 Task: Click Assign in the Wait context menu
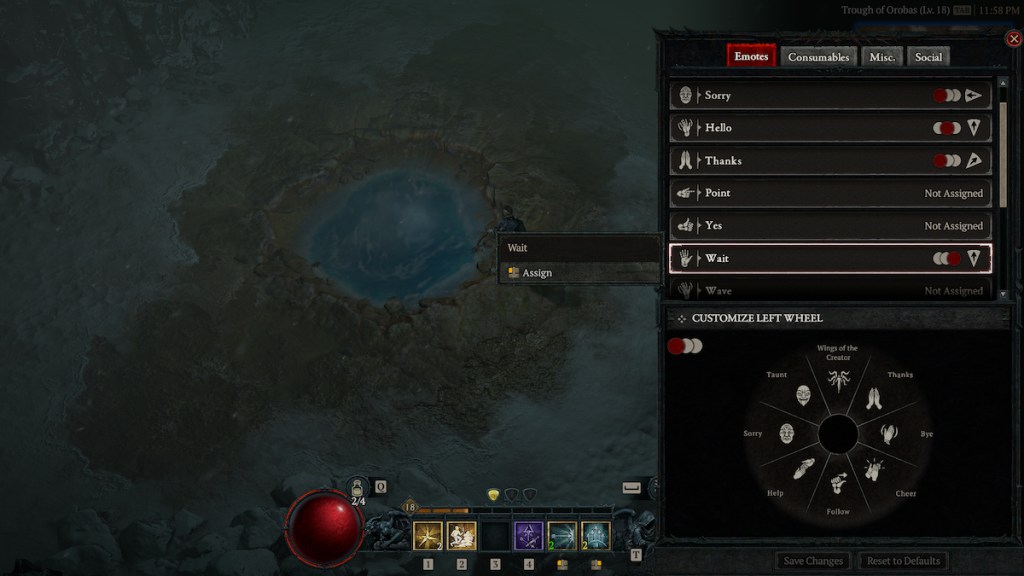coord(537,273)
